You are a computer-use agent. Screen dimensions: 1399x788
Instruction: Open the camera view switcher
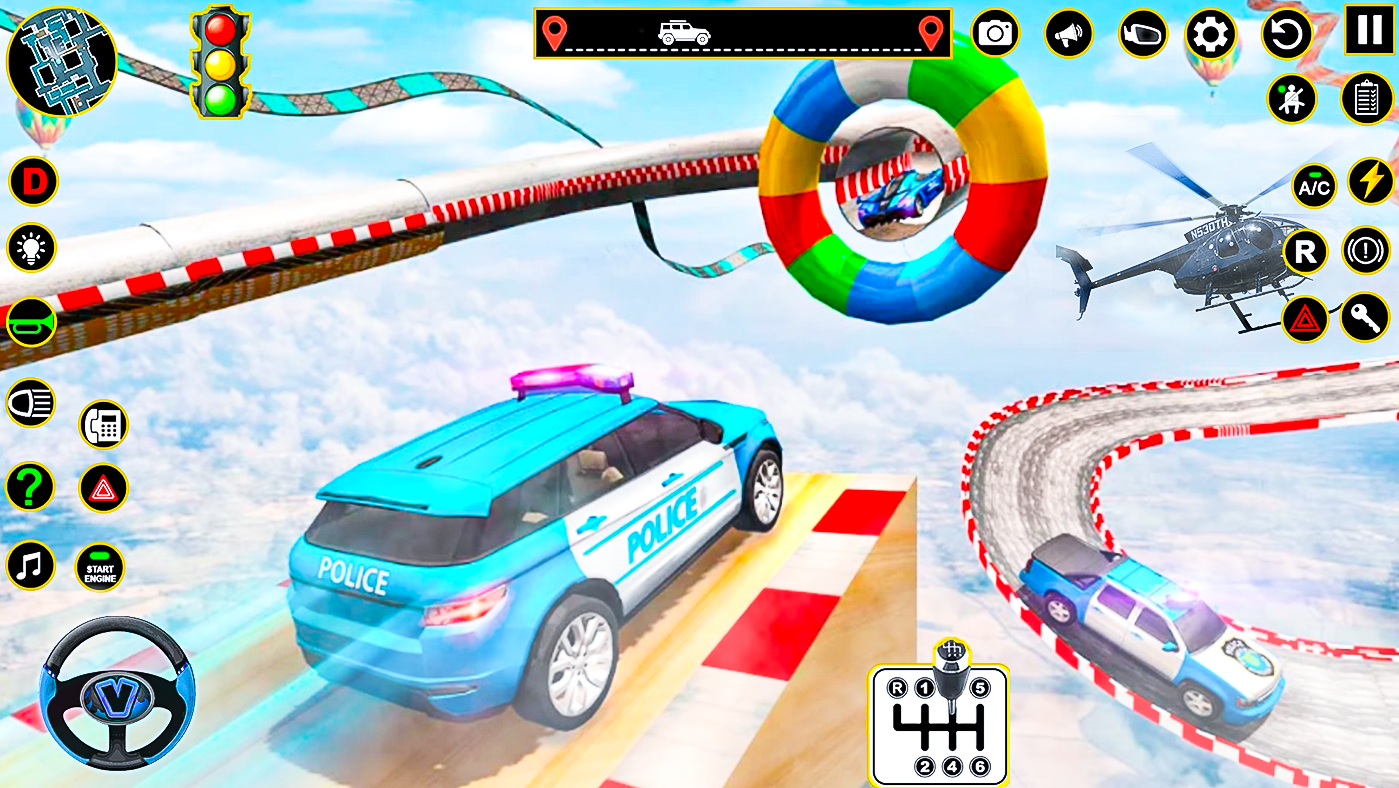click(x=995, y=33)
